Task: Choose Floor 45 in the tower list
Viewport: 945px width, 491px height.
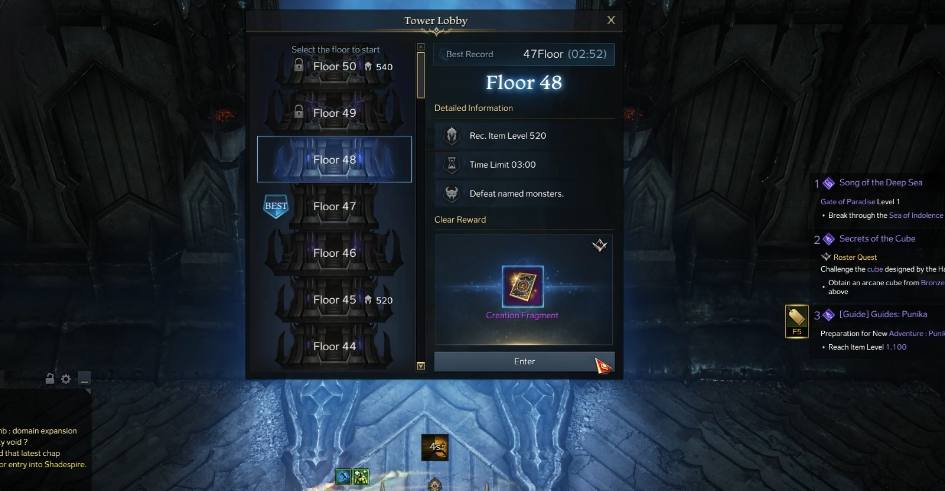Action: coord(334,300)
